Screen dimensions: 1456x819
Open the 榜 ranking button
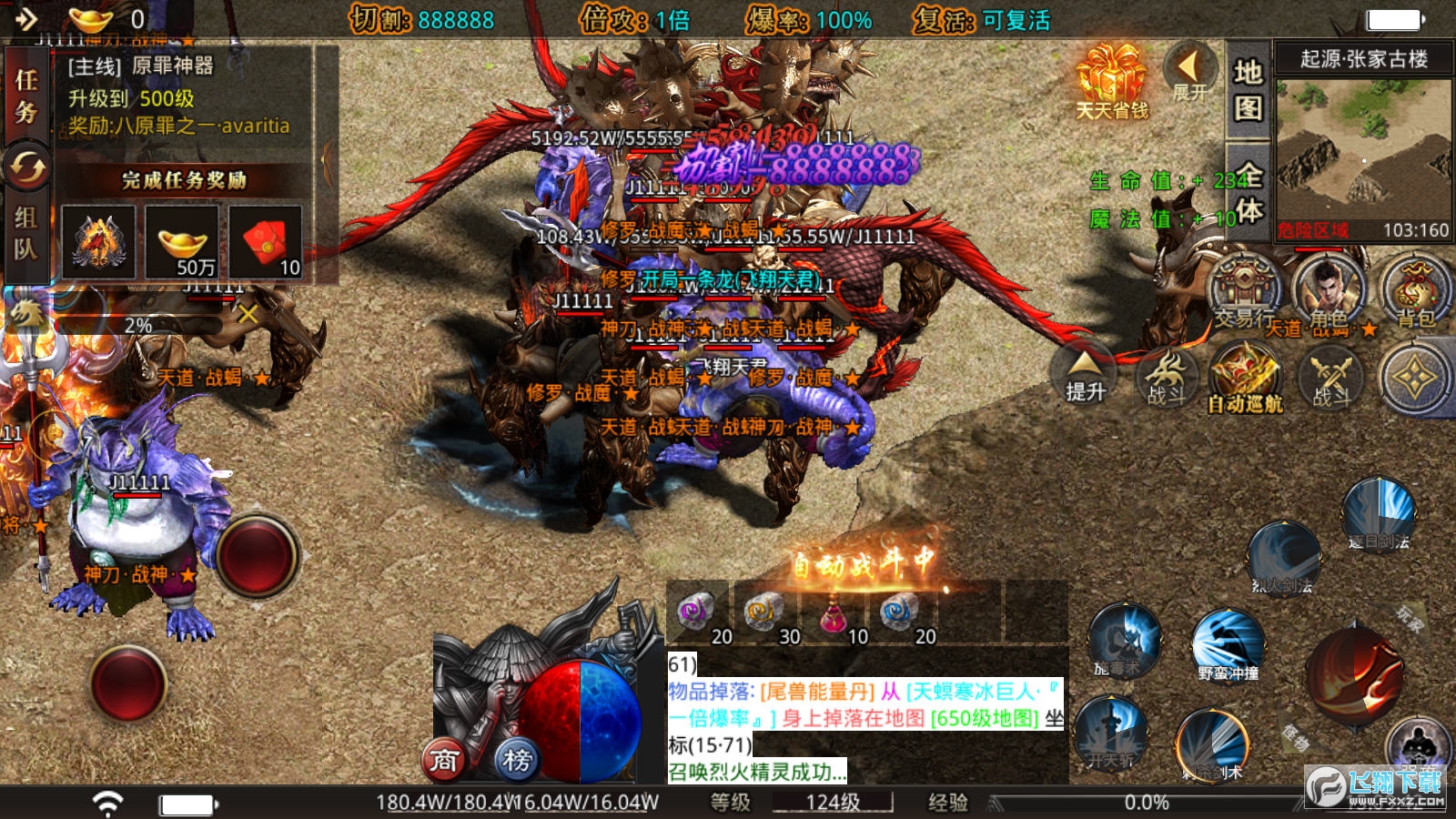[x=517, y=759]
